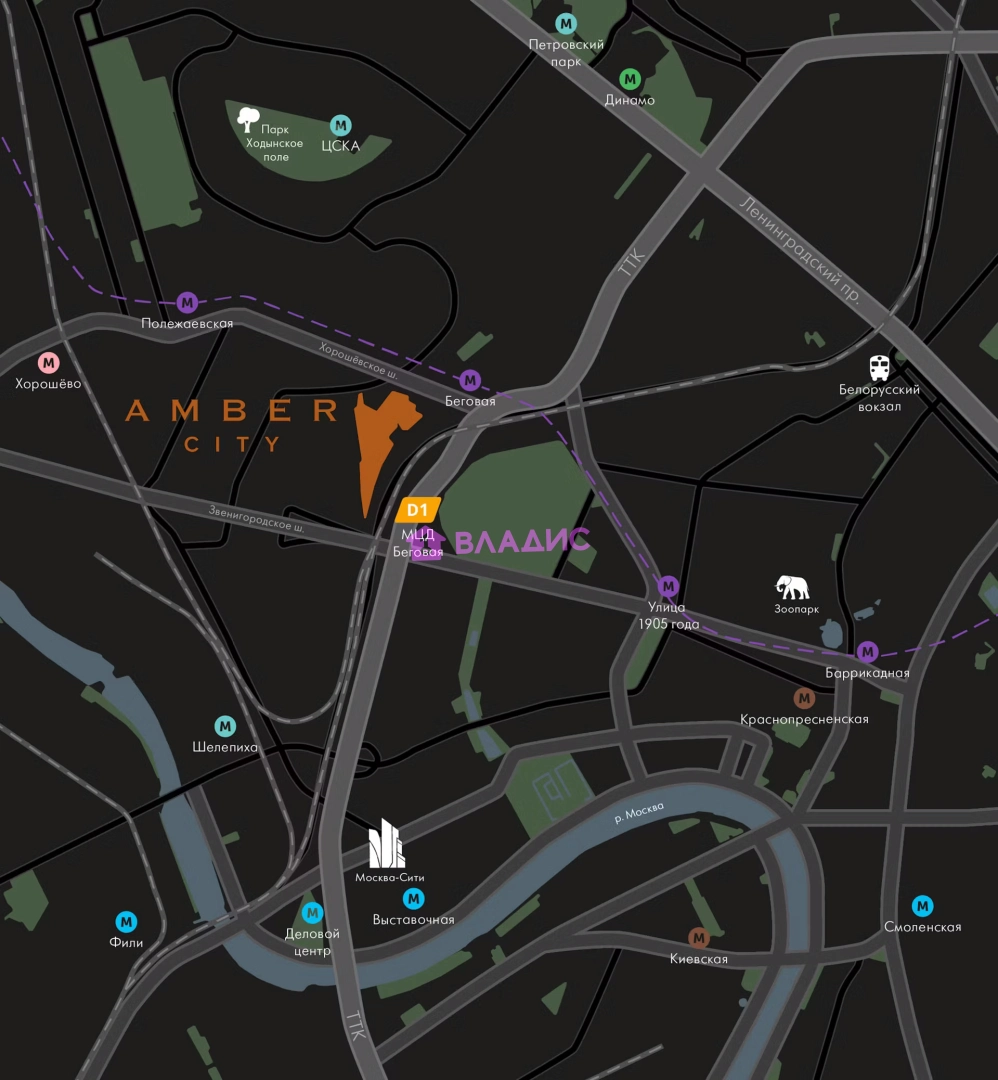This screenshot has width=998, height=1080.
Task: Open the Зоопарк elephant icon
Action: click(x=793, y=587)
